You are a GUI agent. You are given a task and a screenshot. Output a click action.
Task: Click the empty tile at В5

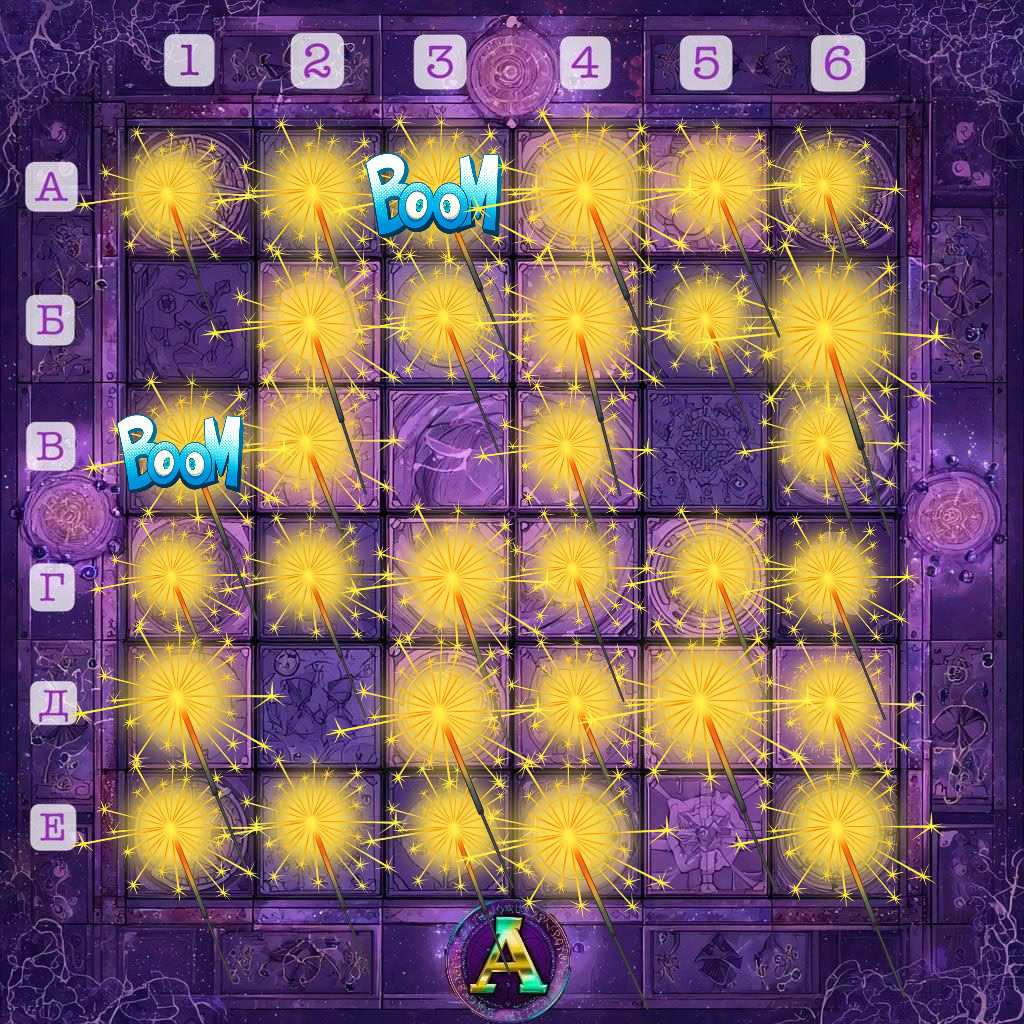point(706,447)
